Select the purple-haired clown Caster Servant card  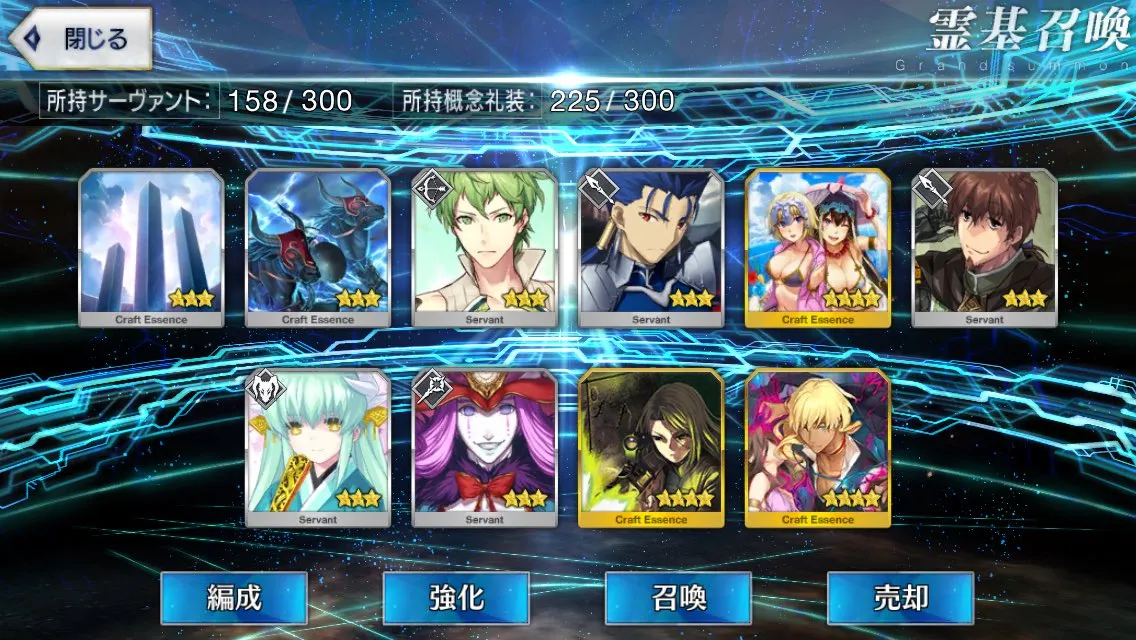pyautogui.click(x=485, y=448)
